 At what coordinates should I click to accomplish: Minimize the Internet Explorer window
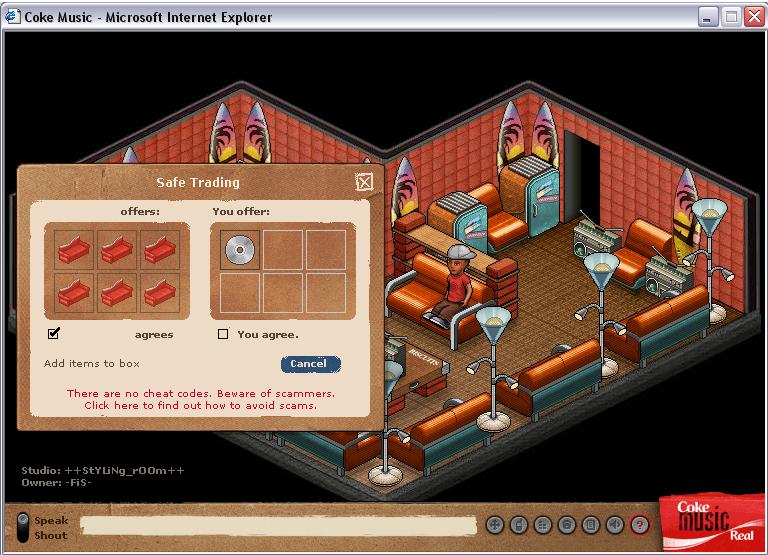coord(709,17)
